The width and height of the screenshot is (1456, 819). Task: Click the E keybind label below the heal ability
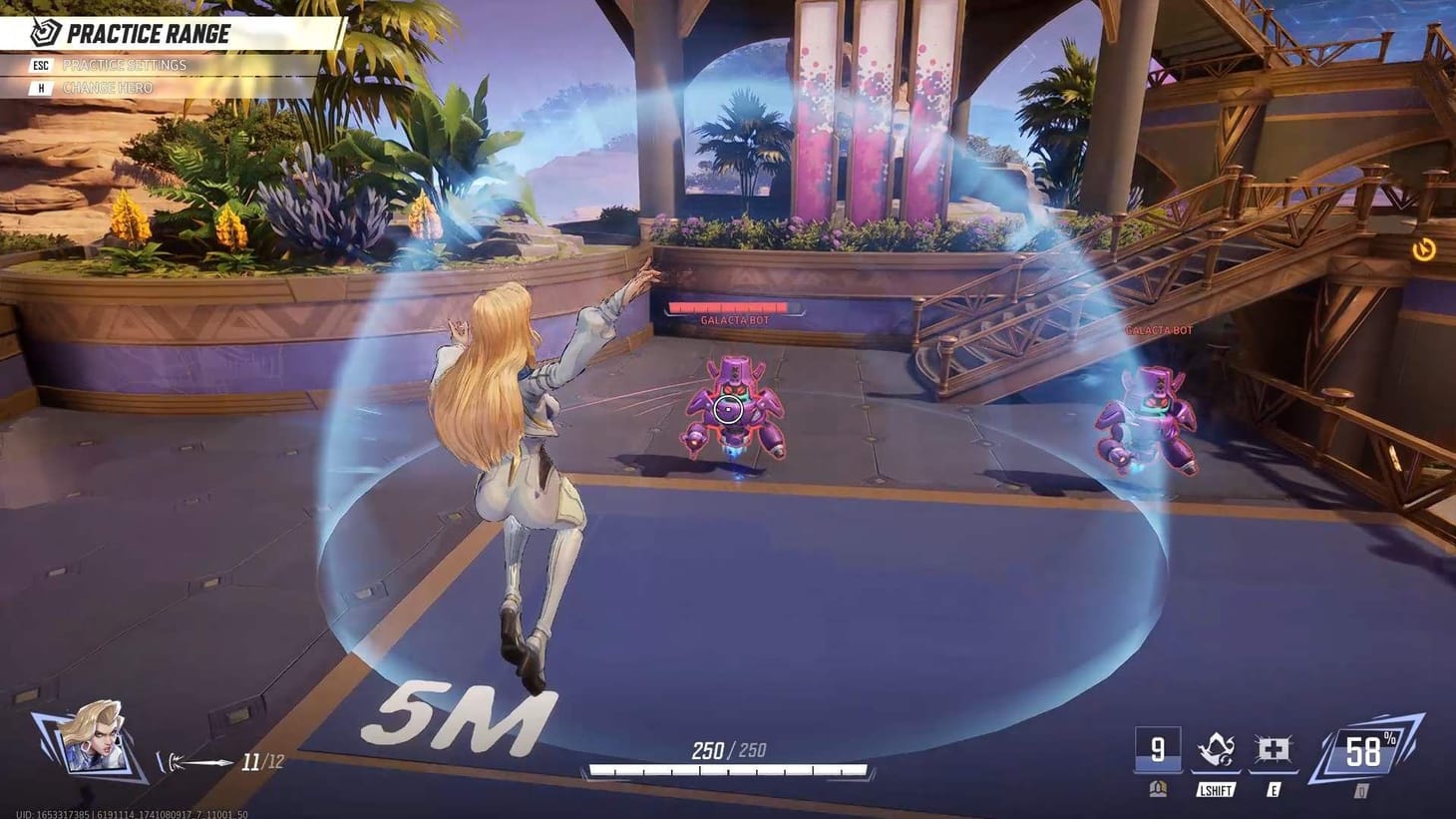[x=1273, y=790]
